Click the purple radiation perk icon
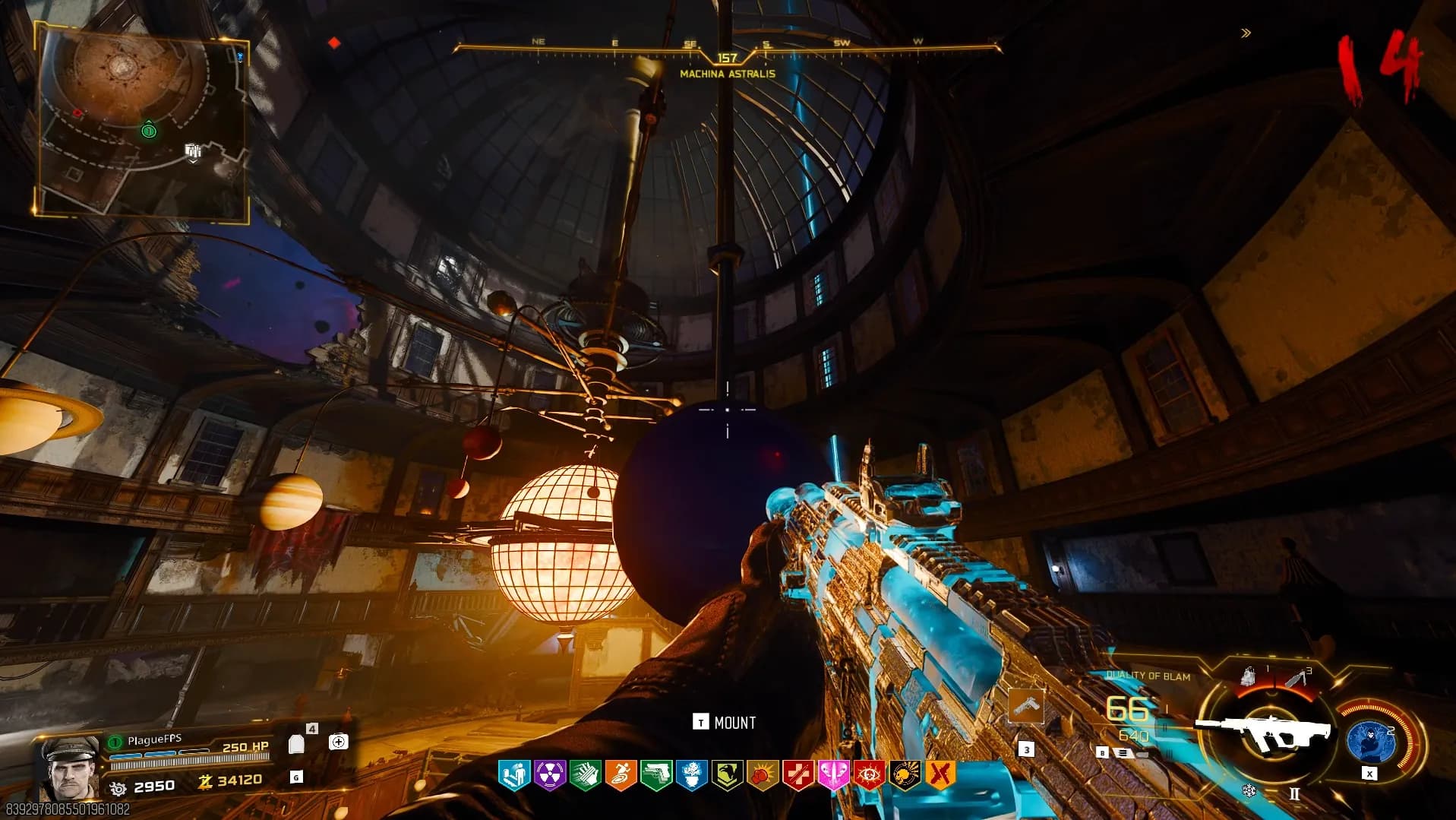The width and height of the screenshot is (1456, 820). [550, 775]
